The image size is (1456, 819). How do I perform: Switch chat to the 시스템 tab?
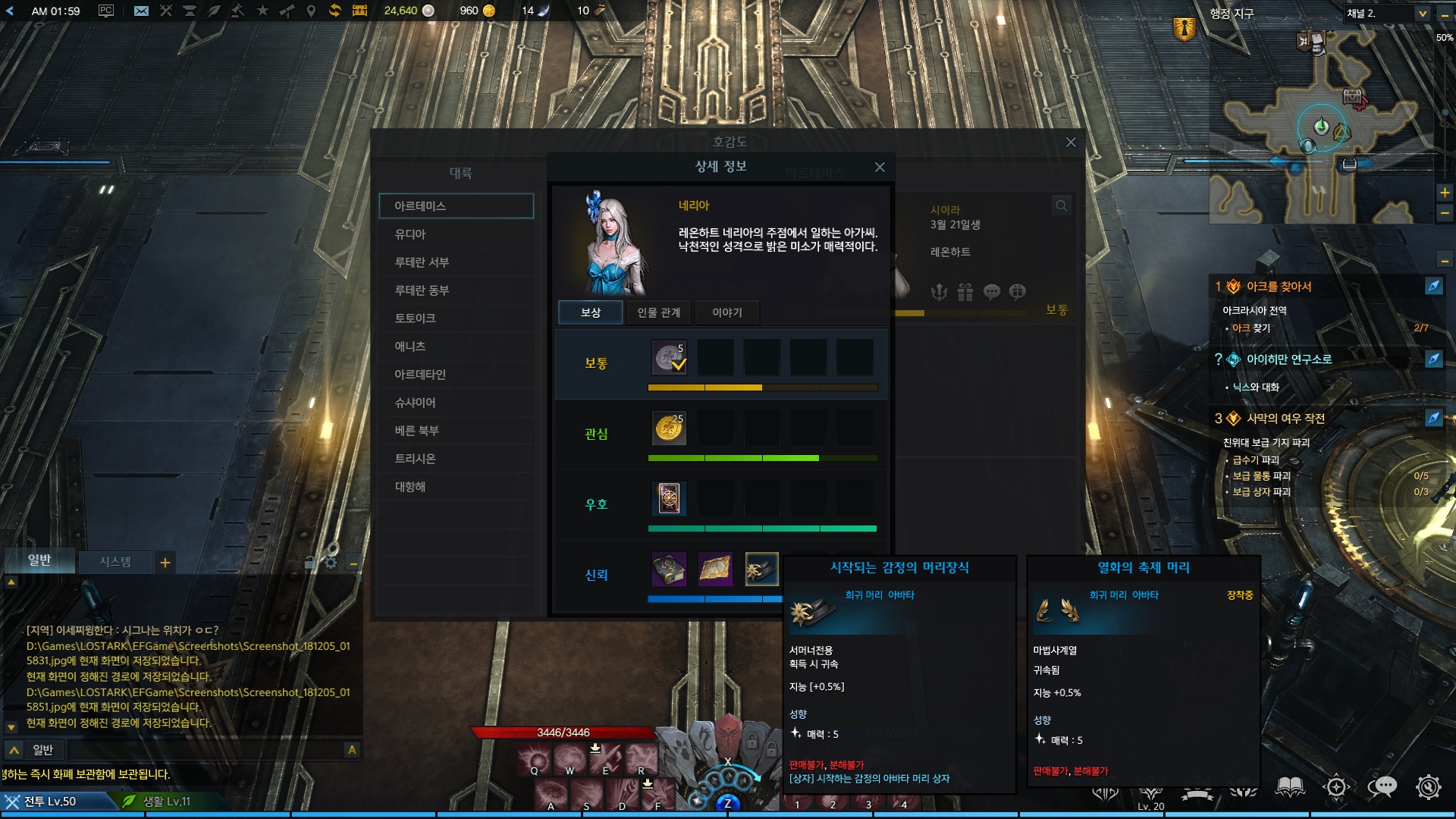tap(115, 562)
